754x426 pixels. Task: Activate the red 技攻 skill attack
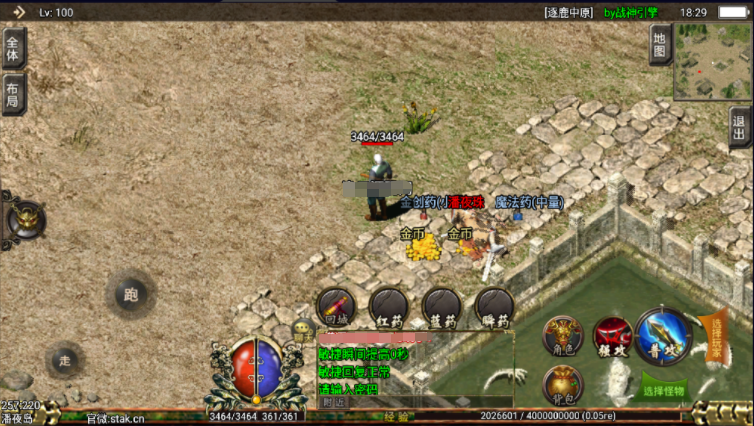(x=610, y=336)
